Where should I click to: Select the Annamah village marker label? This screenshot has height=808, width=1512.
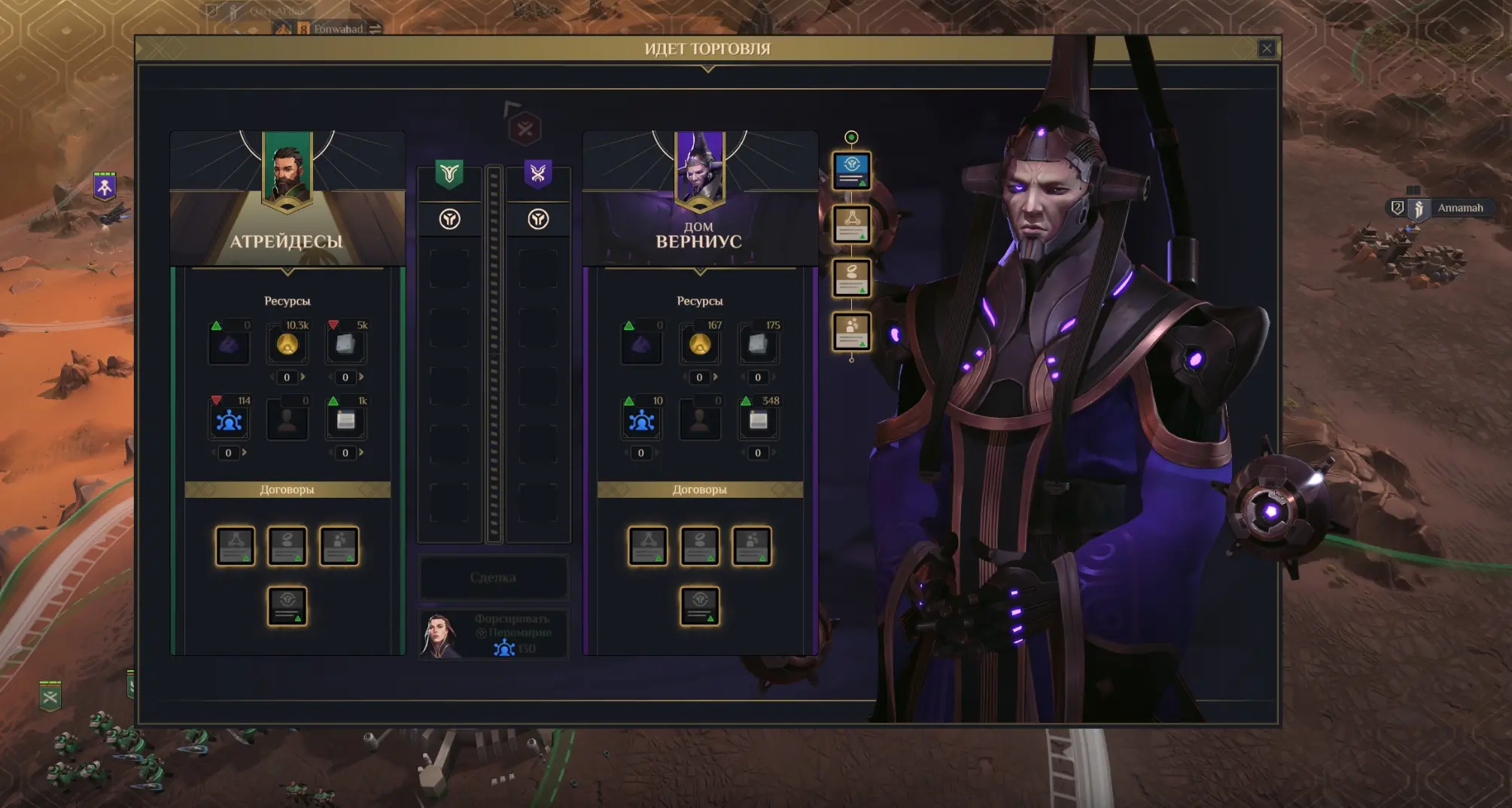point(1459,208)
